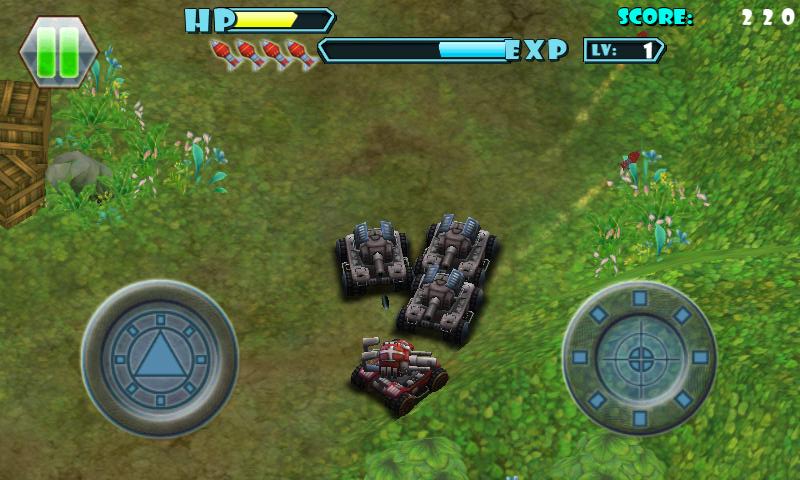
Task: Fire using the crosshair aiming joystick
Action: point(639,357)
